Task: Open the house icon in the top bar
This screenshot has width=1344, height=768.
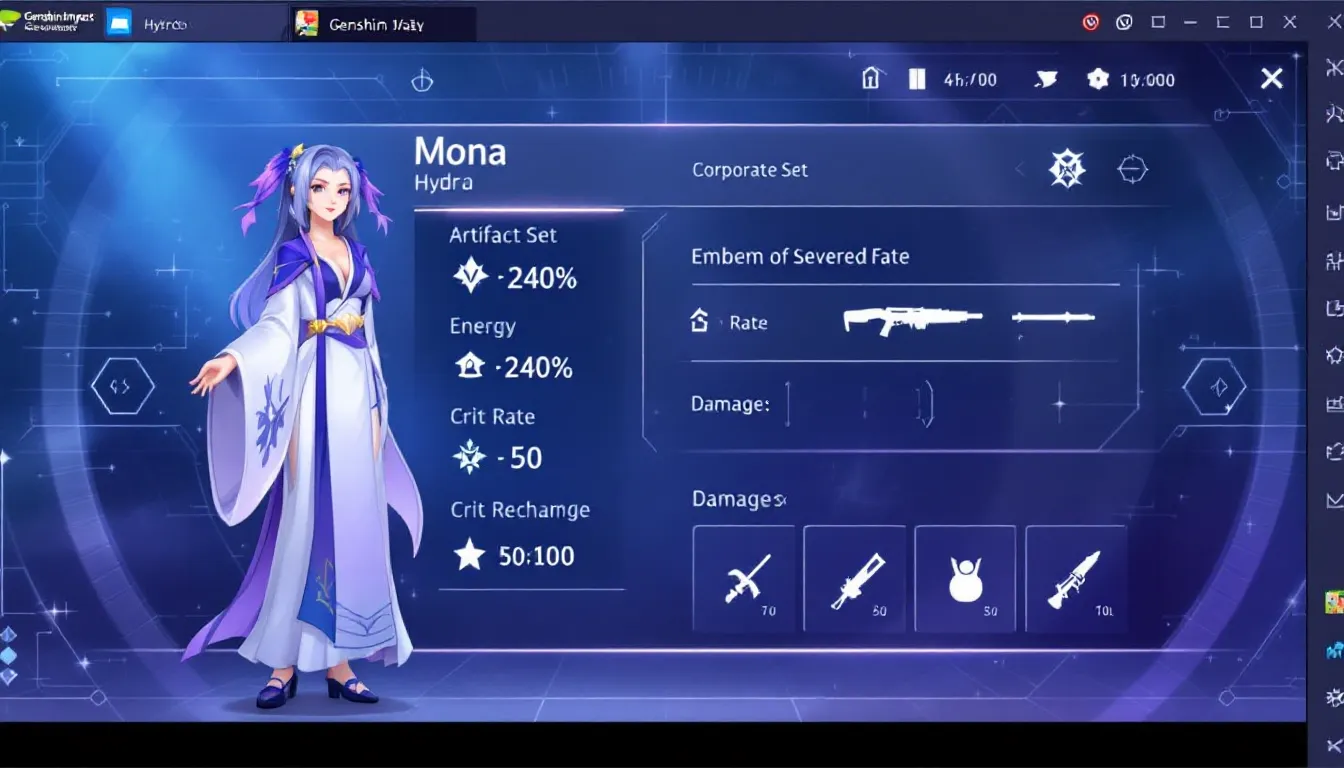Action: (x=871, y=79)
